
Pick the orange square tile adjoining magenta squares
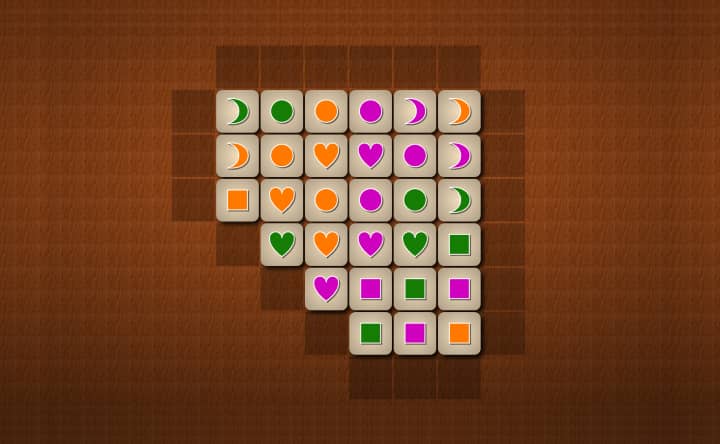click(x=459, y=332)
